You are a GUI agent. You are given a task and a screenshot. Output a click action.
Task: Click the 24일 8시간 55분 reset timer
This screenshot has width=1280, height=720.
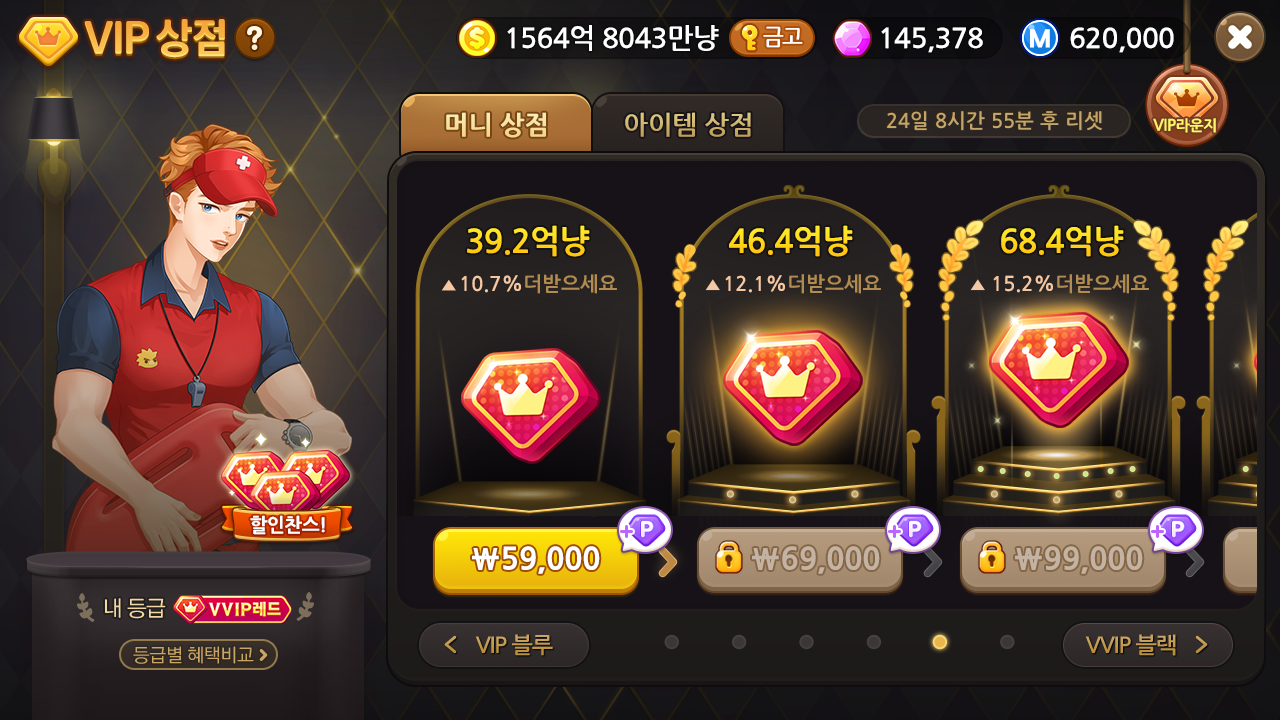click(x=993, y=120)
